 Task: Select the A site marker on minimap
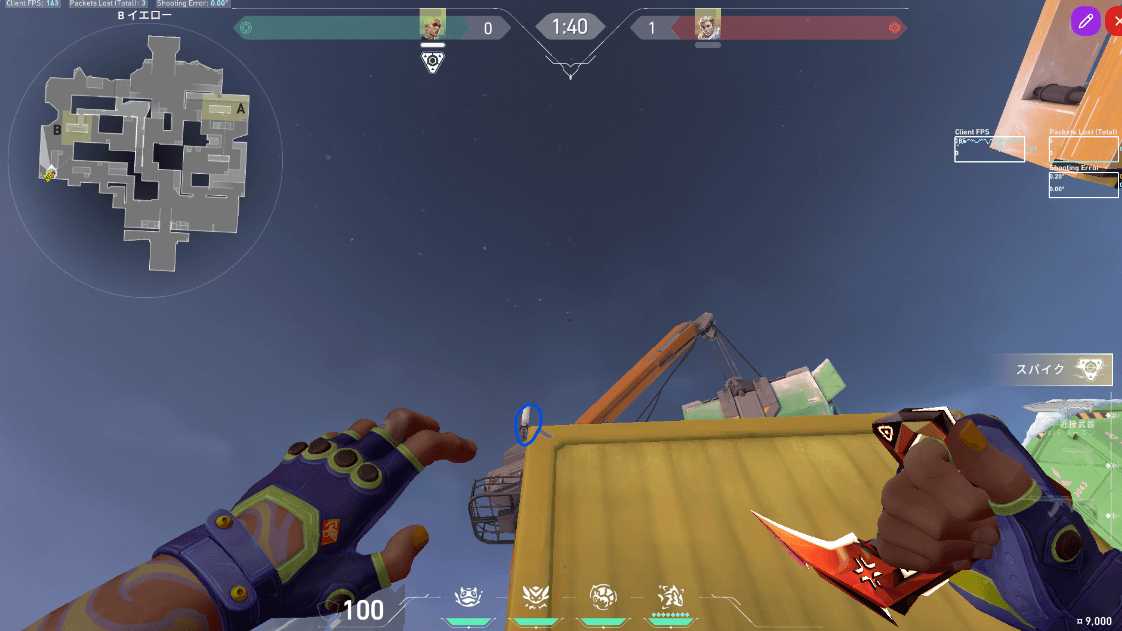(x=238, y=110)
